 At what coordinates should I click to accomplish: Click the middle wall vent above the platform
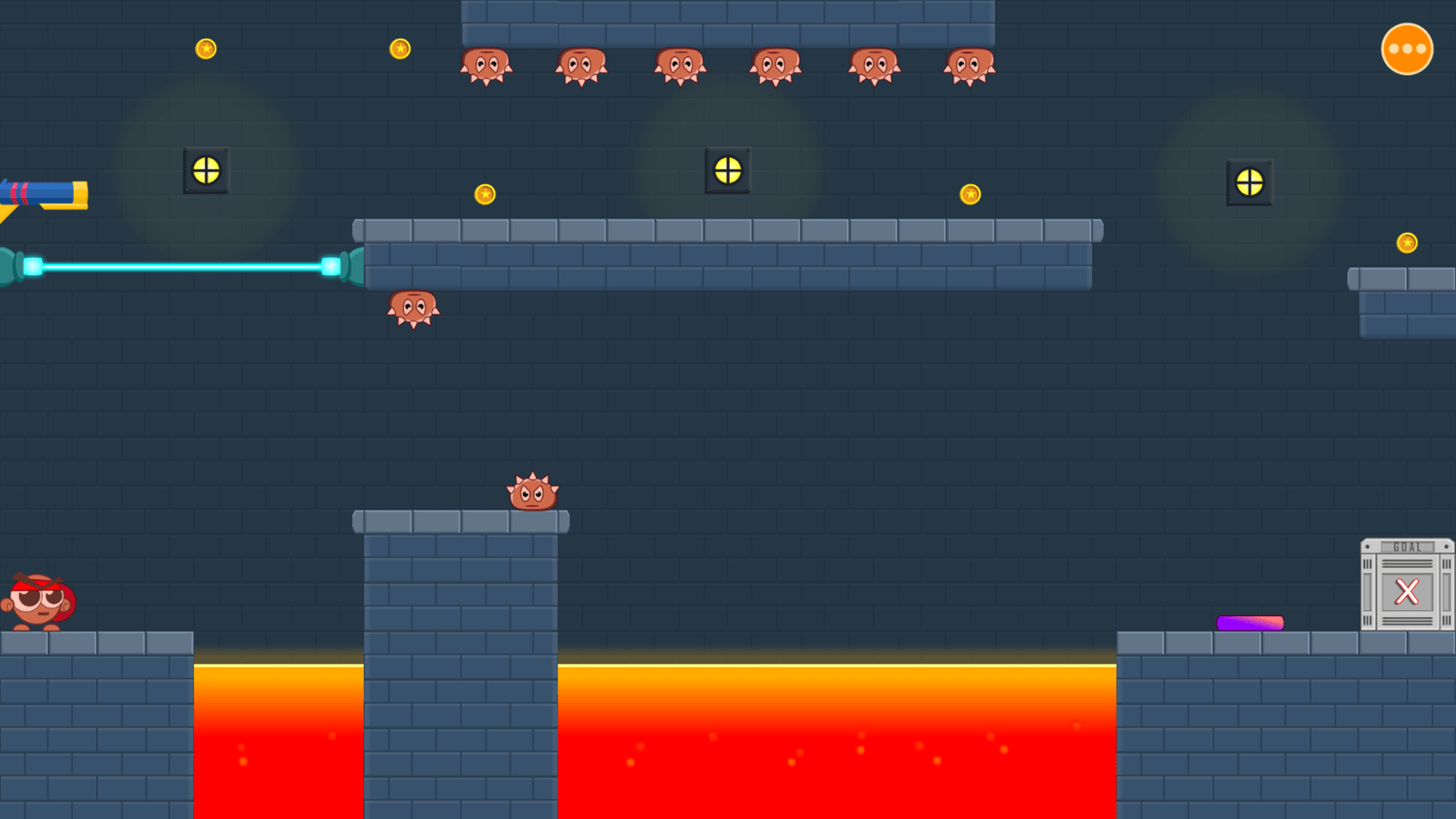click(727, 170)
